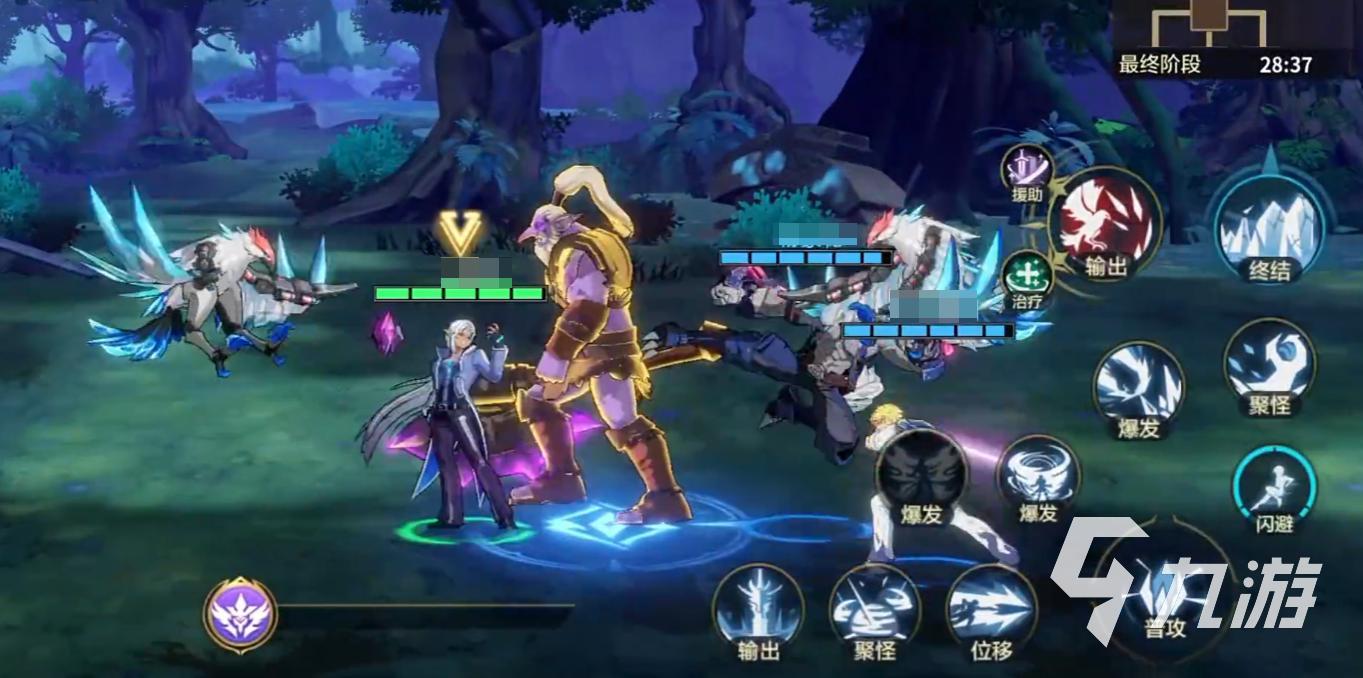
Task: Trigger the green 治疗 heal skill
Action: coord(1026,275)
